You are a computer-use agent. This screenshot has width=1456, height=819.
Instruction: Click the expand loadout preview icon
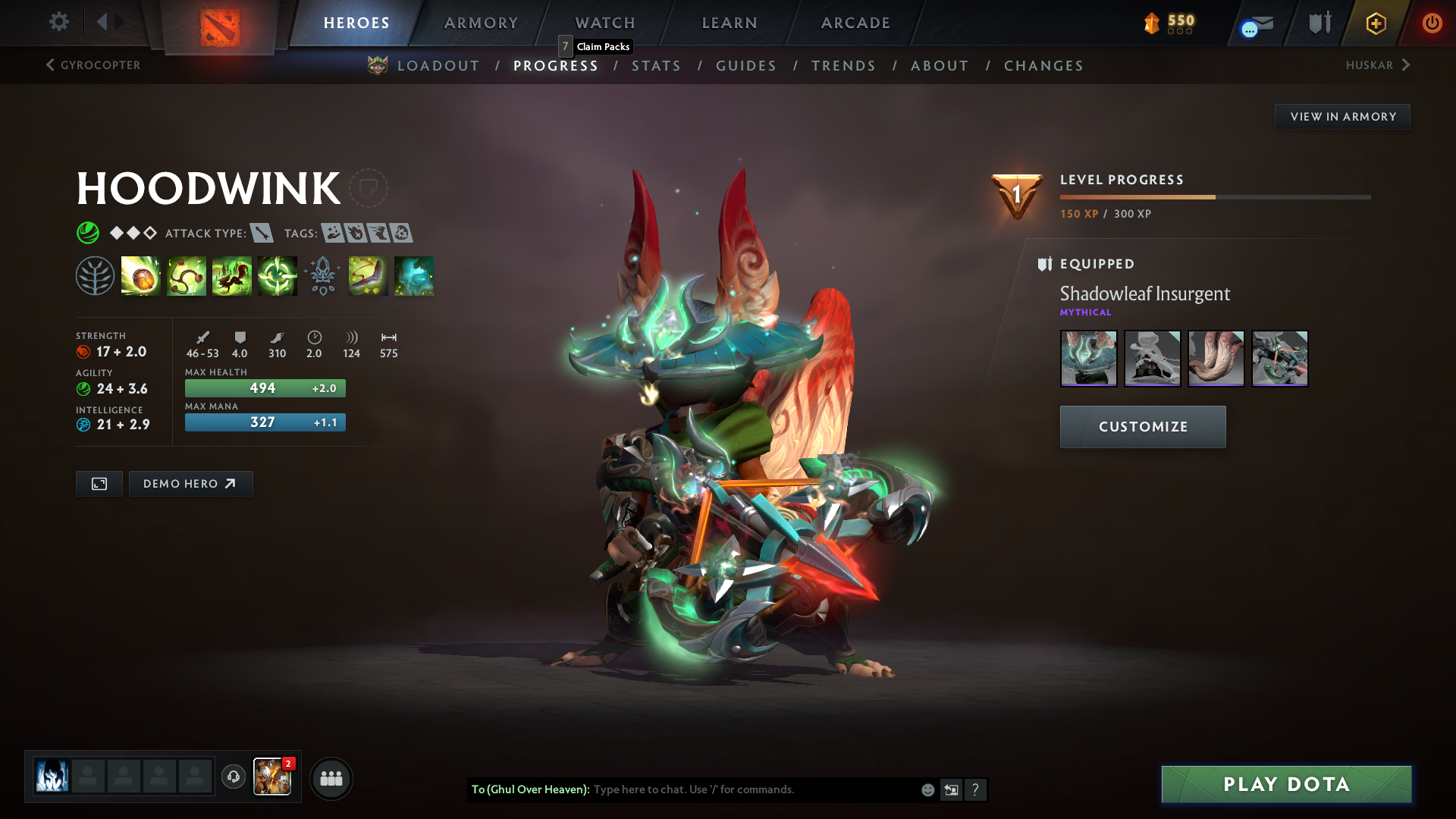tap(99, 483)
